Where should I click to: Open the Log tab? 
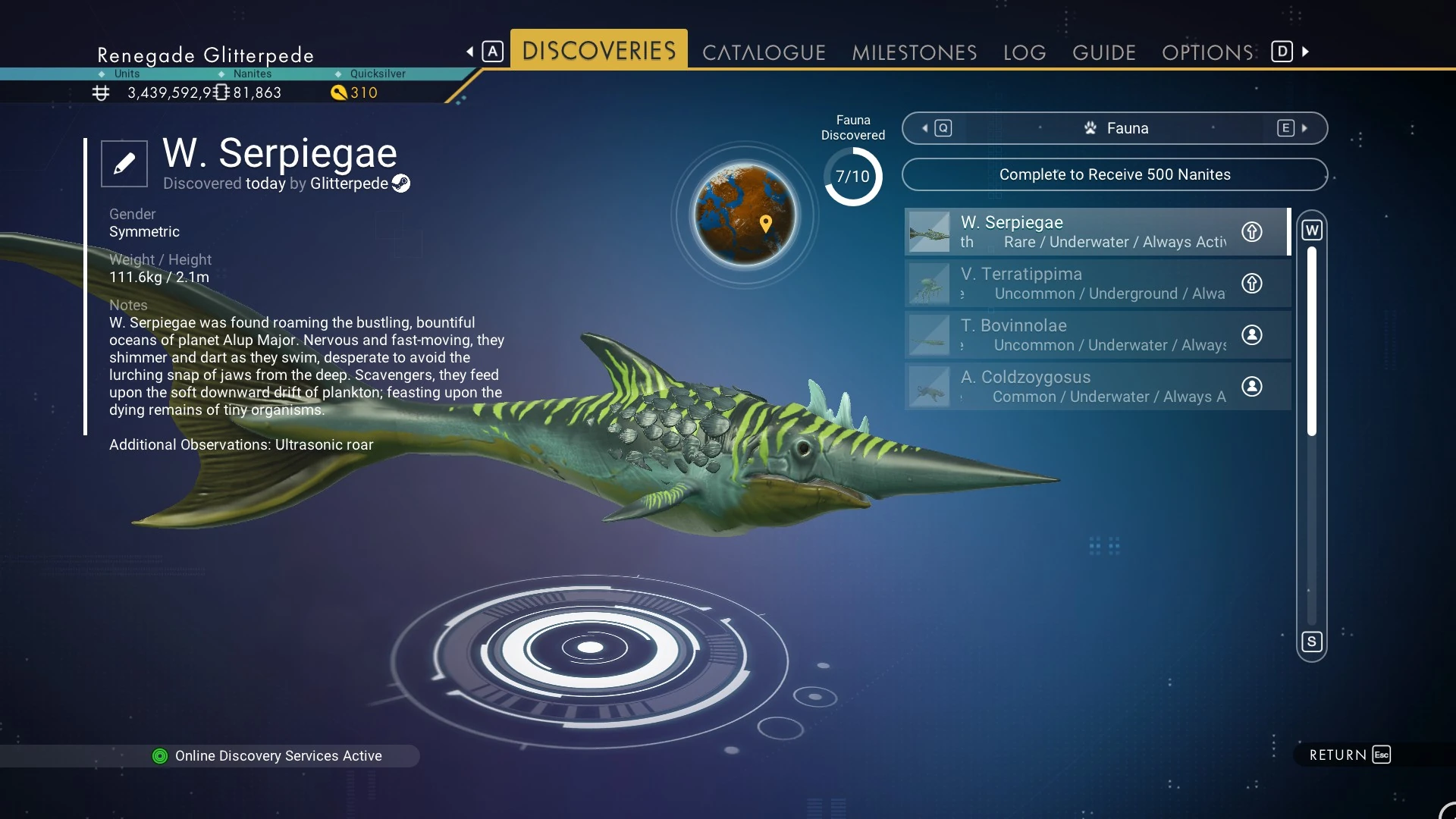pos(1025,52)
